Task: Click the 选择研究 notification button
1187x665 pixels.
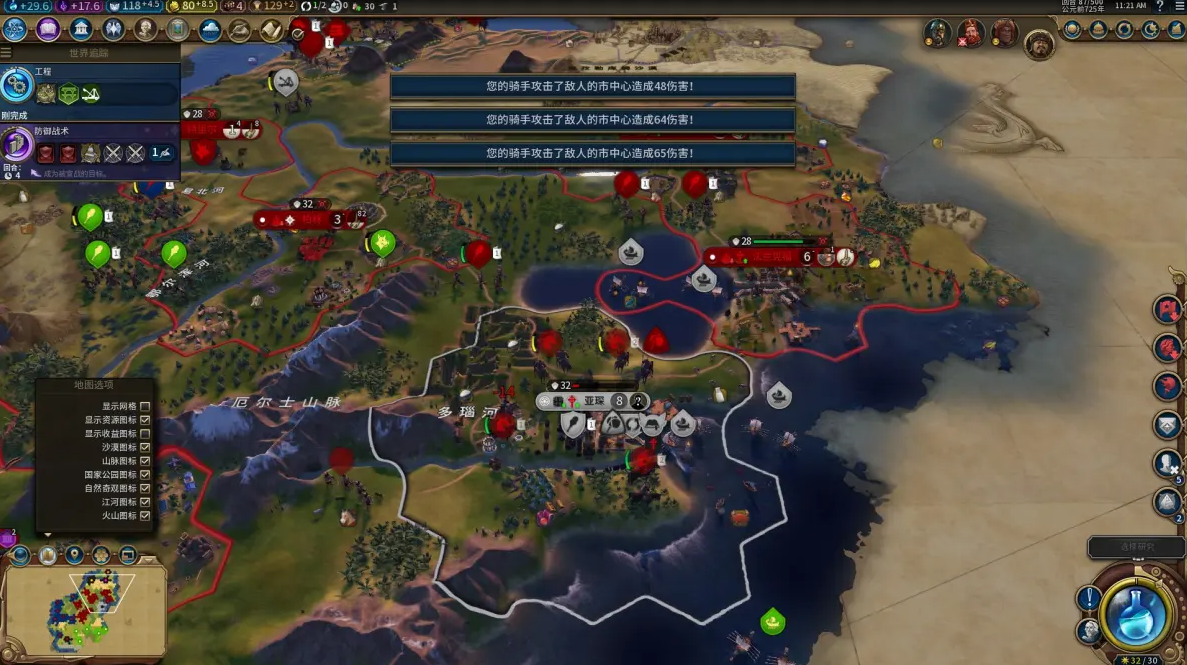Action: [1136, 547]
